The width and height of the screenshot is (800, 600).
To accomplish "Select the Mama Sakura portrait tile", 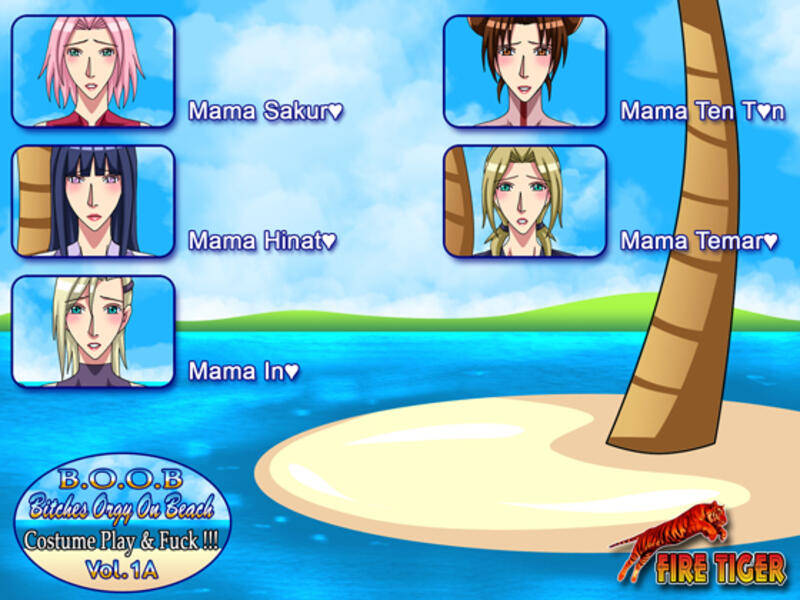I will 93,71.
